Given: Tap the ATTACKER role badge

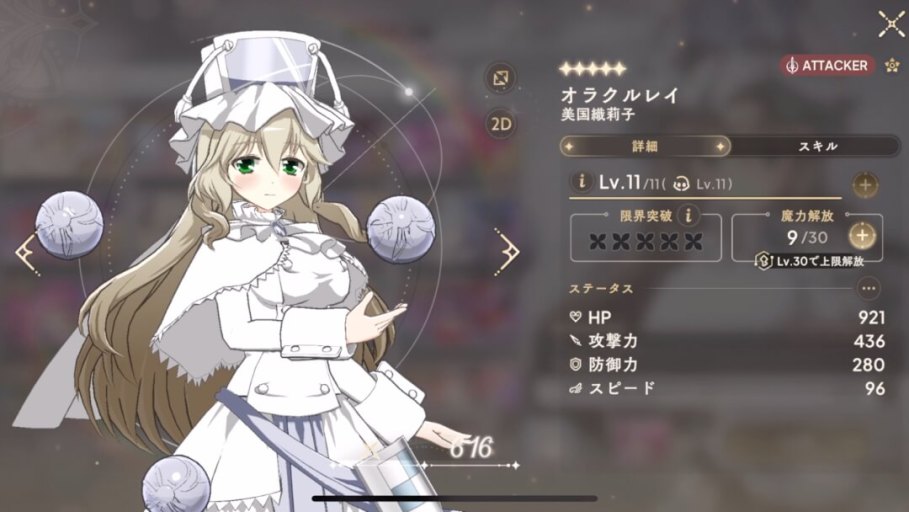Looking at the screenshot, I should (827, 65).
